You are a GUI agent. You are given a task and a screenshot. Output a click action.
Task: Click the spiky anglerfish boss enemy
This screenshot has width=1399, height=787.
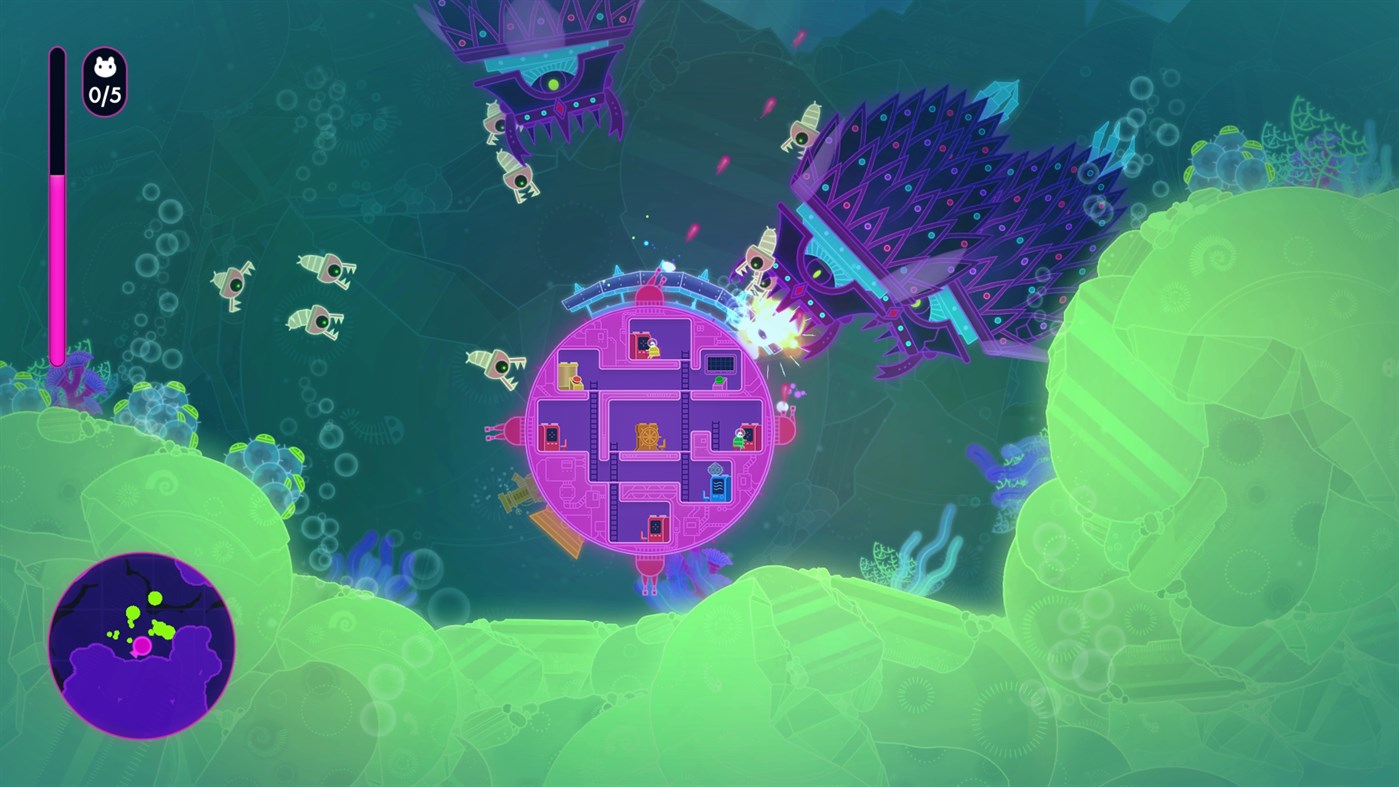[x=930, y=200]
